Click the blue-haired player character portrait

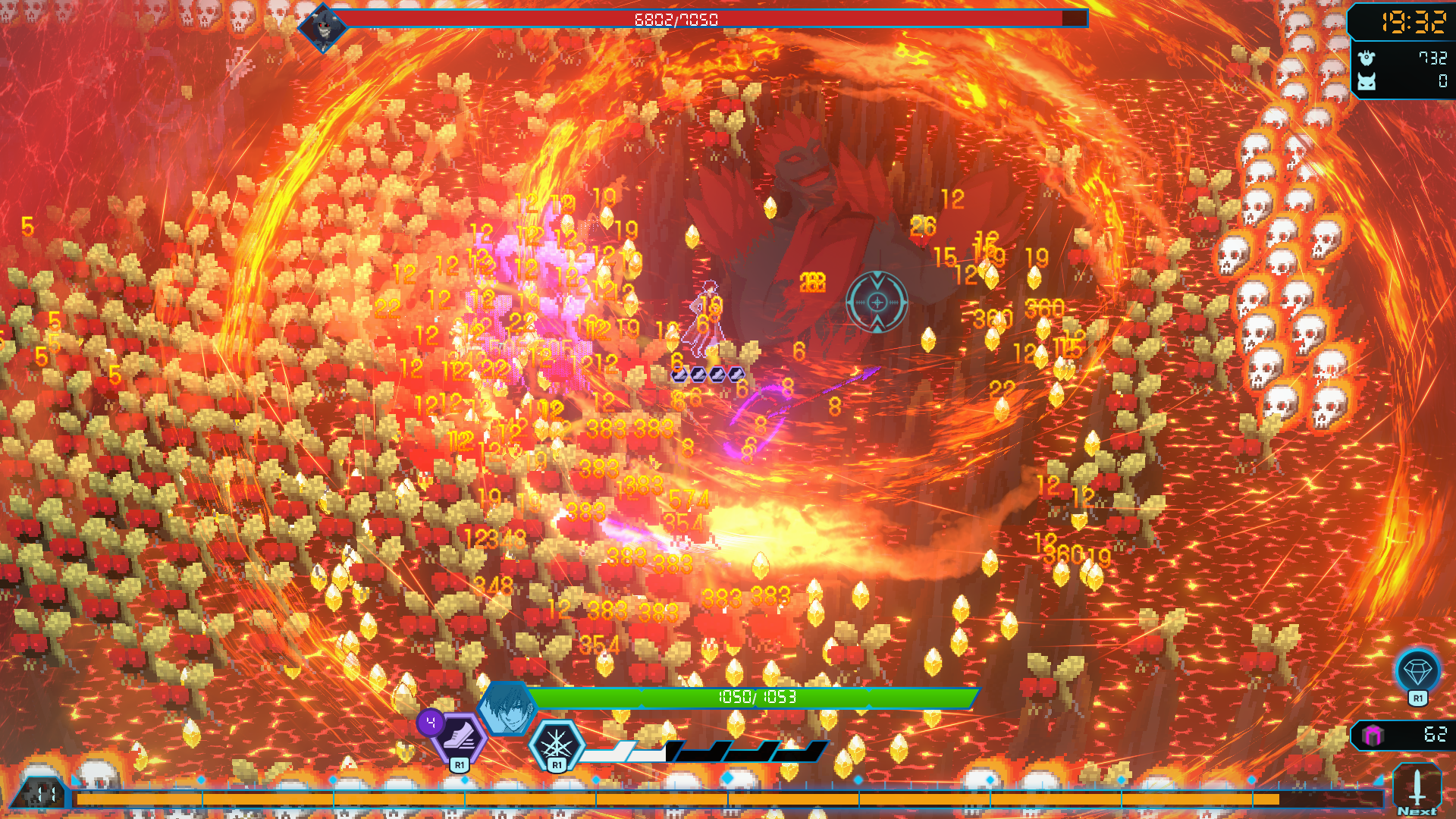point(506,709)
